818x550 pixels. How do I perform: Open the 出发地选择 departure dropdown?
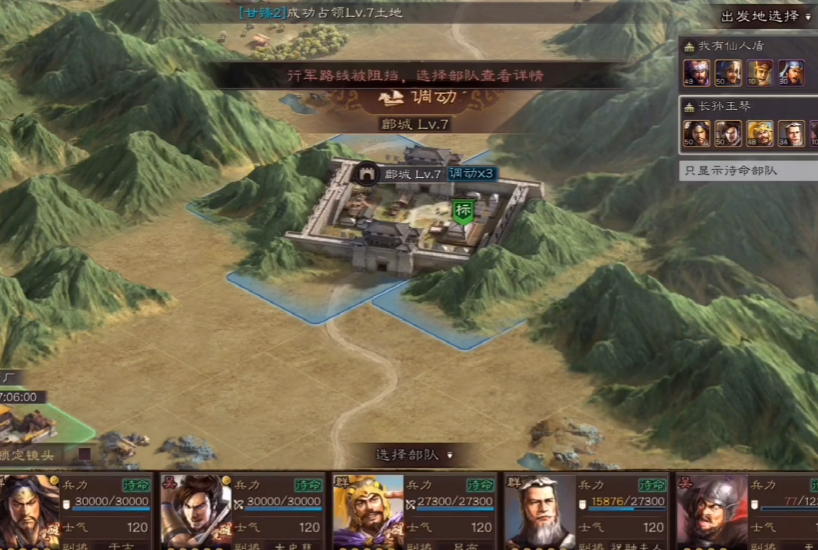766,16
